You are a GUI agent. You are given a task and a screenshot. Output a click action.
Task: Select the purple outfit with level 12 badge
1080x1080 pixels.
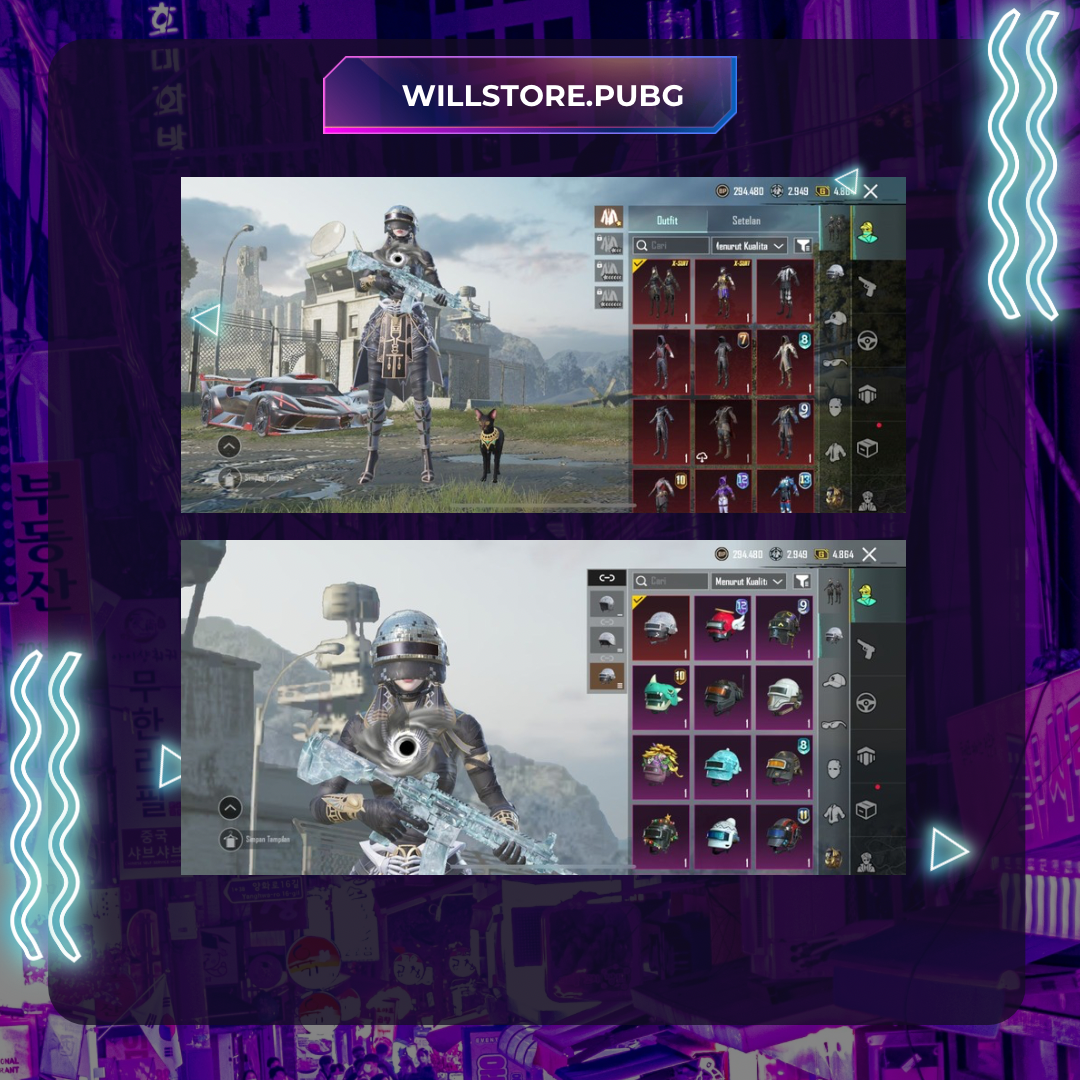click(723, 491)
